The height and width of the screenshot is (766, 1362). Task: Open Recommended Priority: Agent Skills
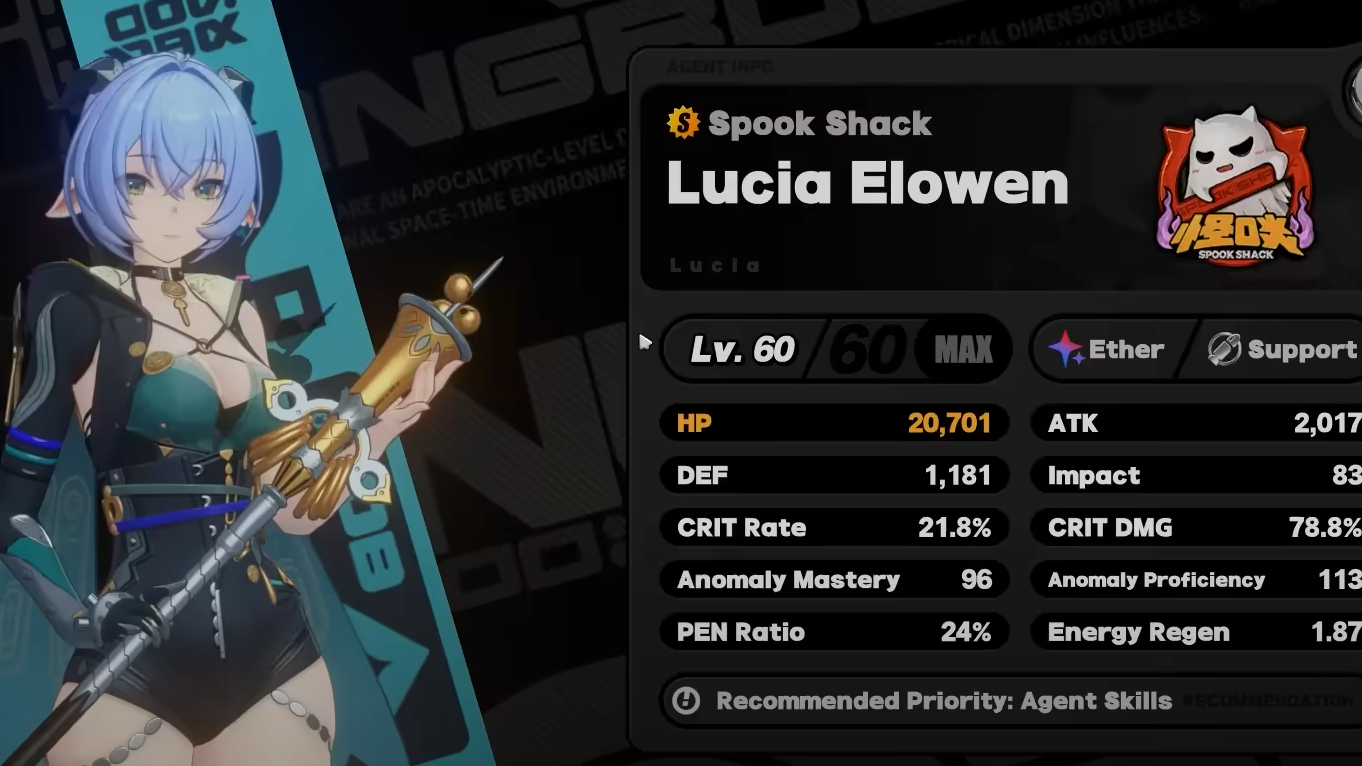[x=943, y=700]
